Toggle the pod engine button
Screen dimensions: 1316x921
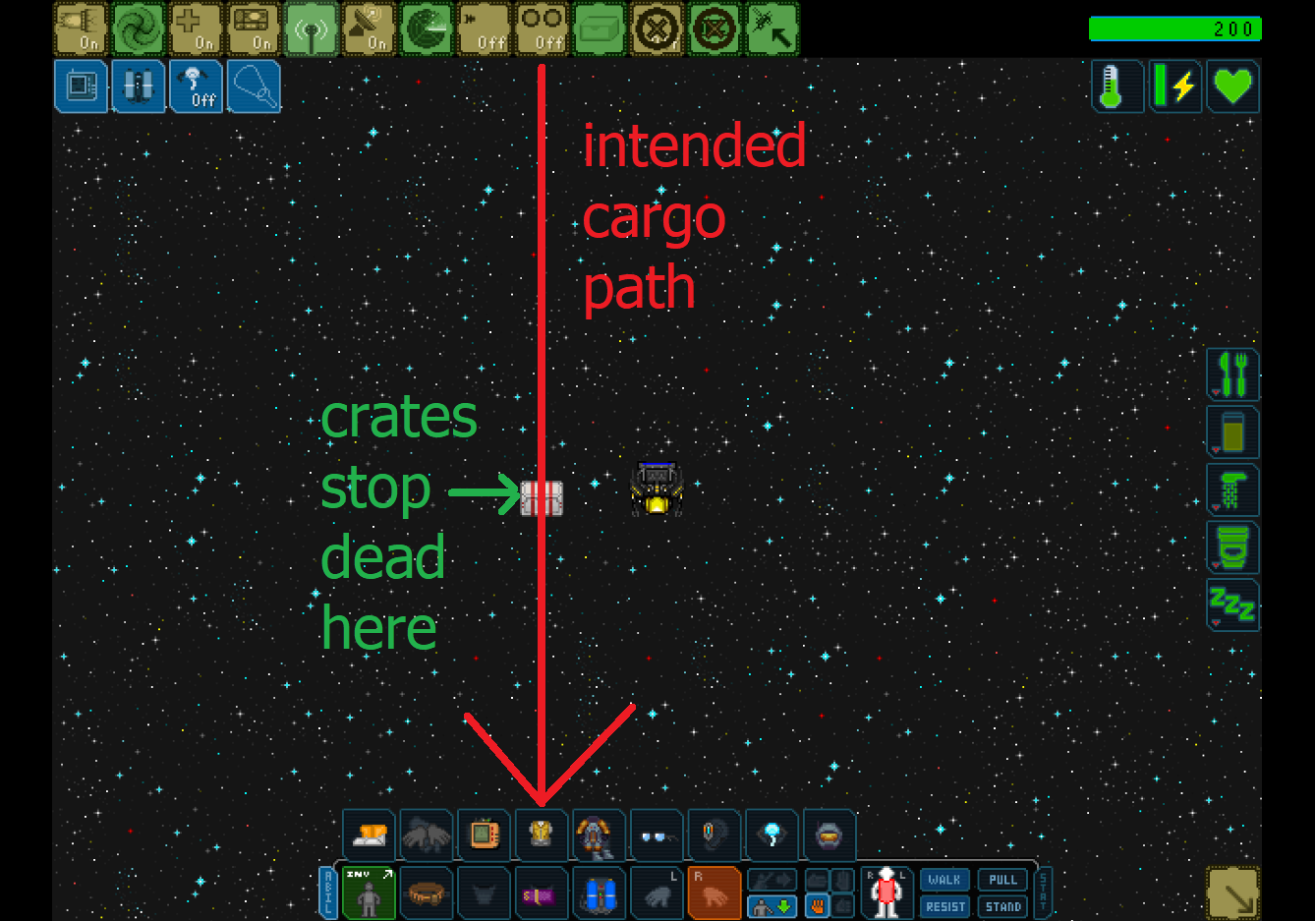(81, 29)
